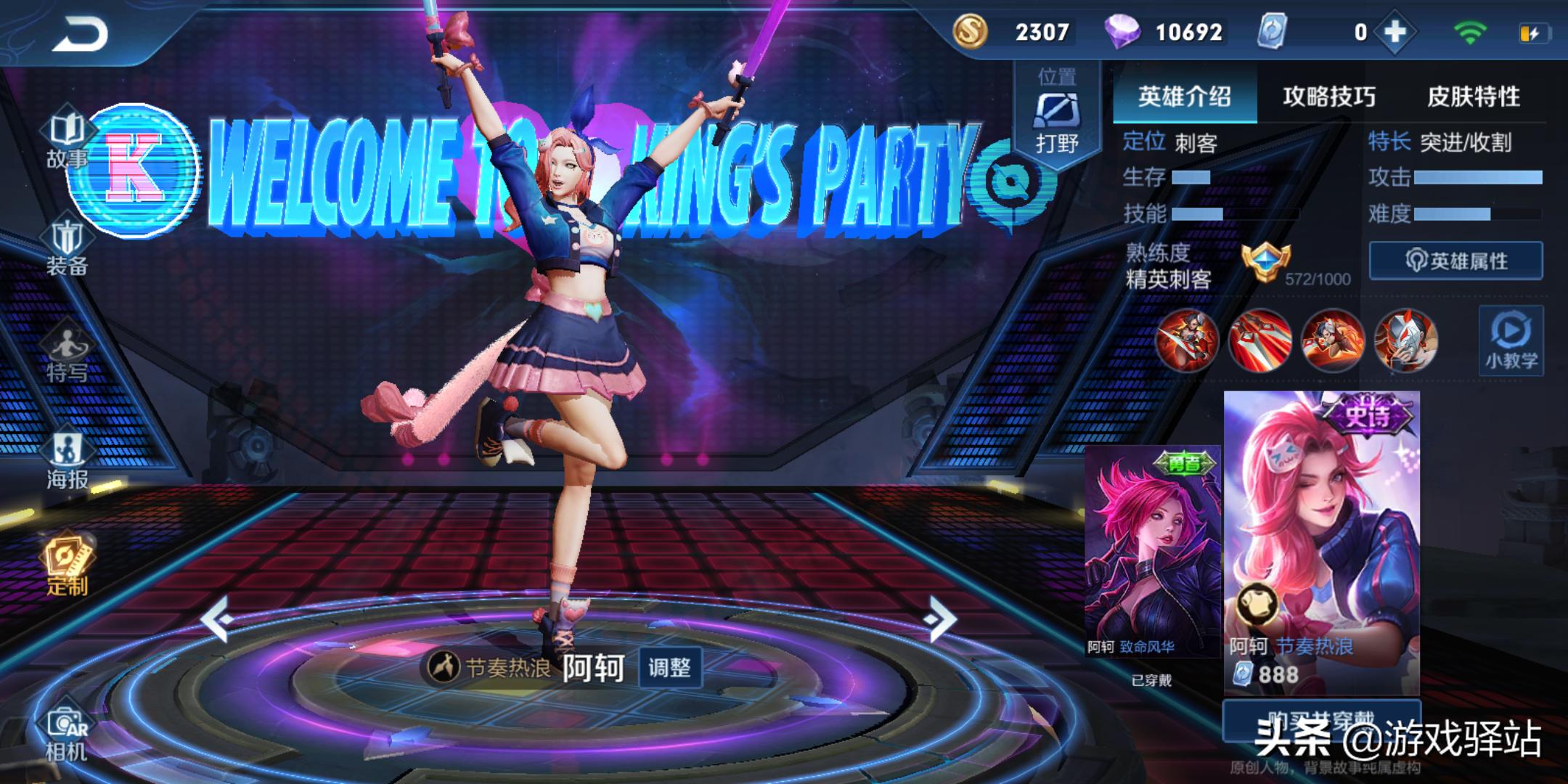1568x784 pixels.
Task: Add skin vouchers with the plus button
Action: pyautogui.click(x=1395, y=33)
